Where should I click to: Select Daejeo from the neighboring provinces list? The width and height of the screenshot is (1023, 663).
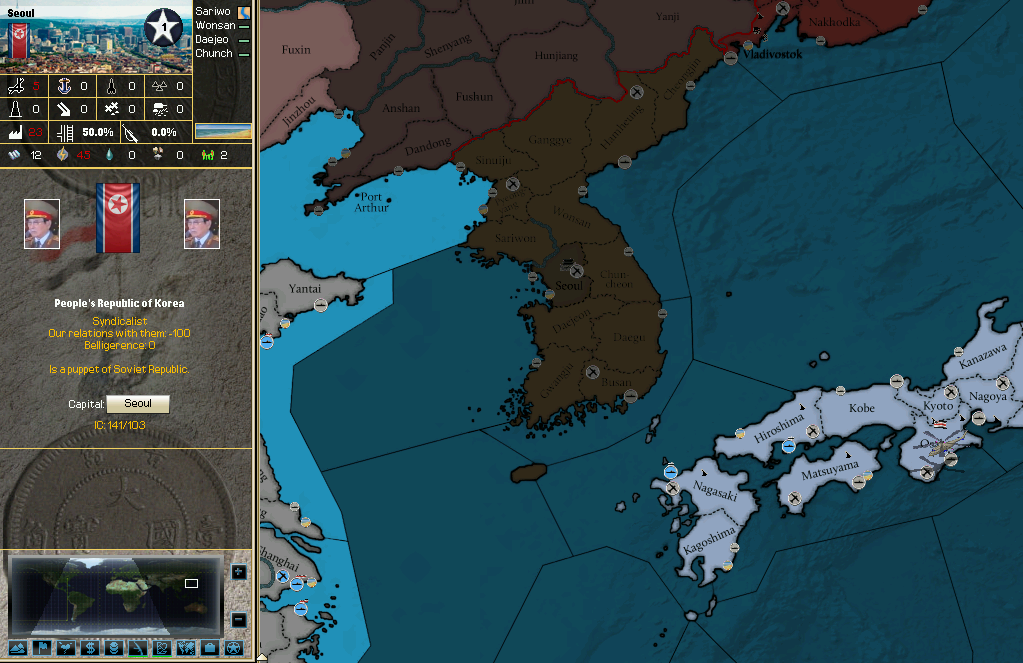pos(213,39)
